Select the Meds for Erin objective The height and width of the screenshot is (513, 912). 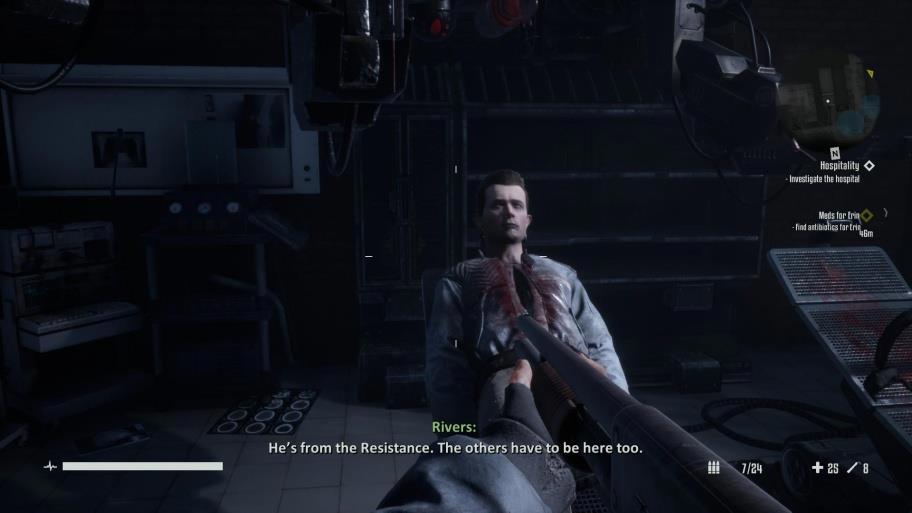point(839,215)
